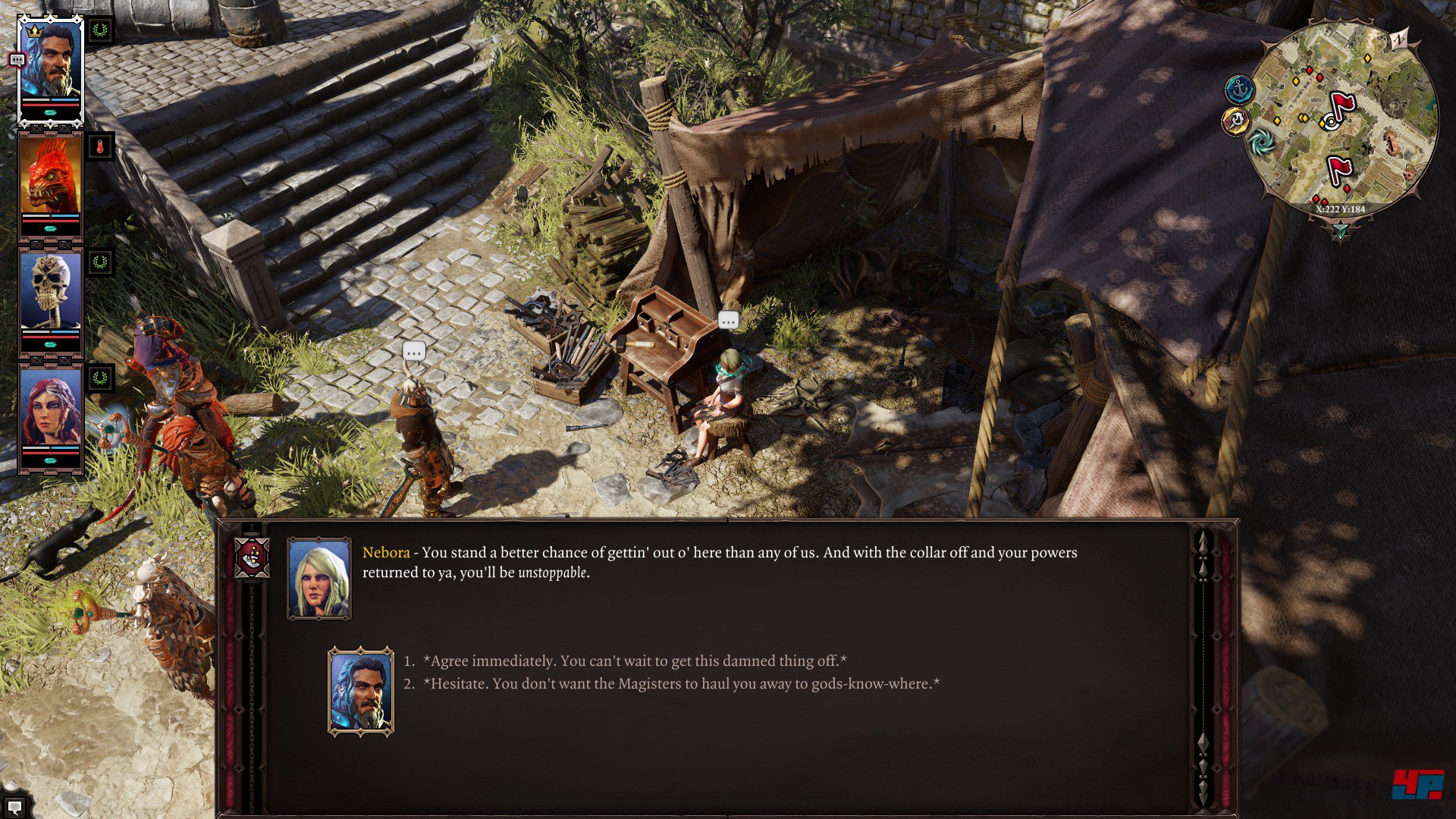The height and width of the screenshot is (819, 1456).
Task: Click the speech bubble on the leader portrait
Action: [x=17, y=60]
